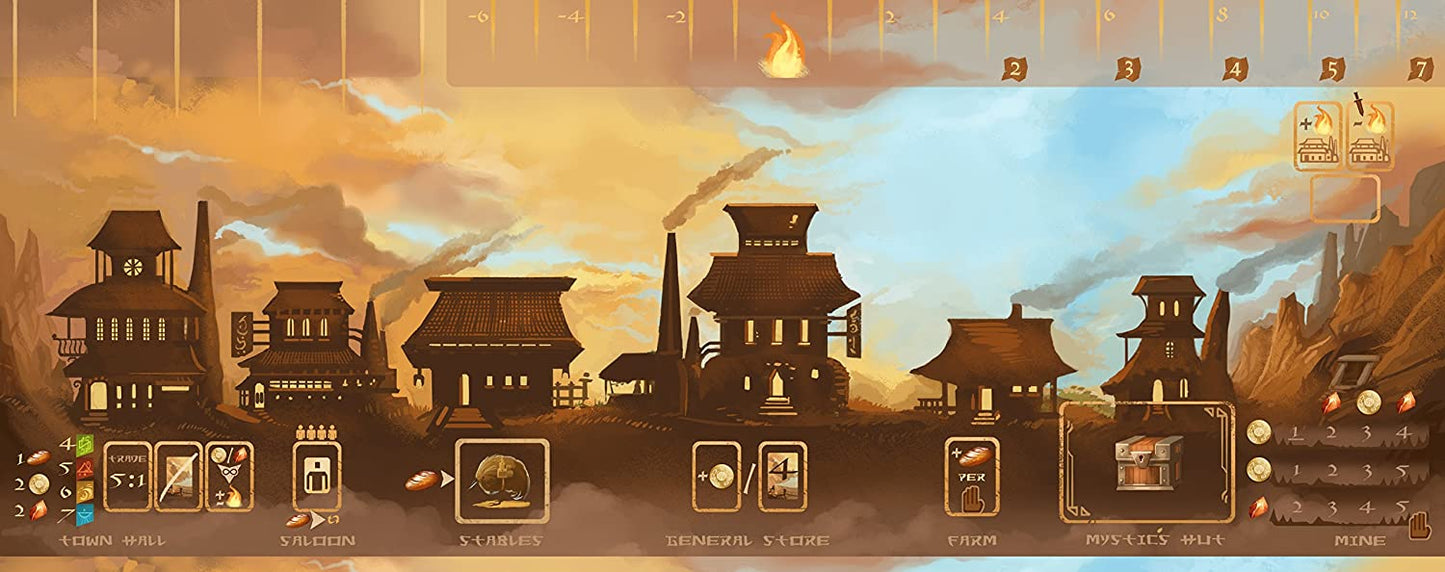The width and height of the screenshot is (1445, 572).
Task: Choose the Town Hall crossed-out card space
Action: pyautogui.click(x=178, y=476)
